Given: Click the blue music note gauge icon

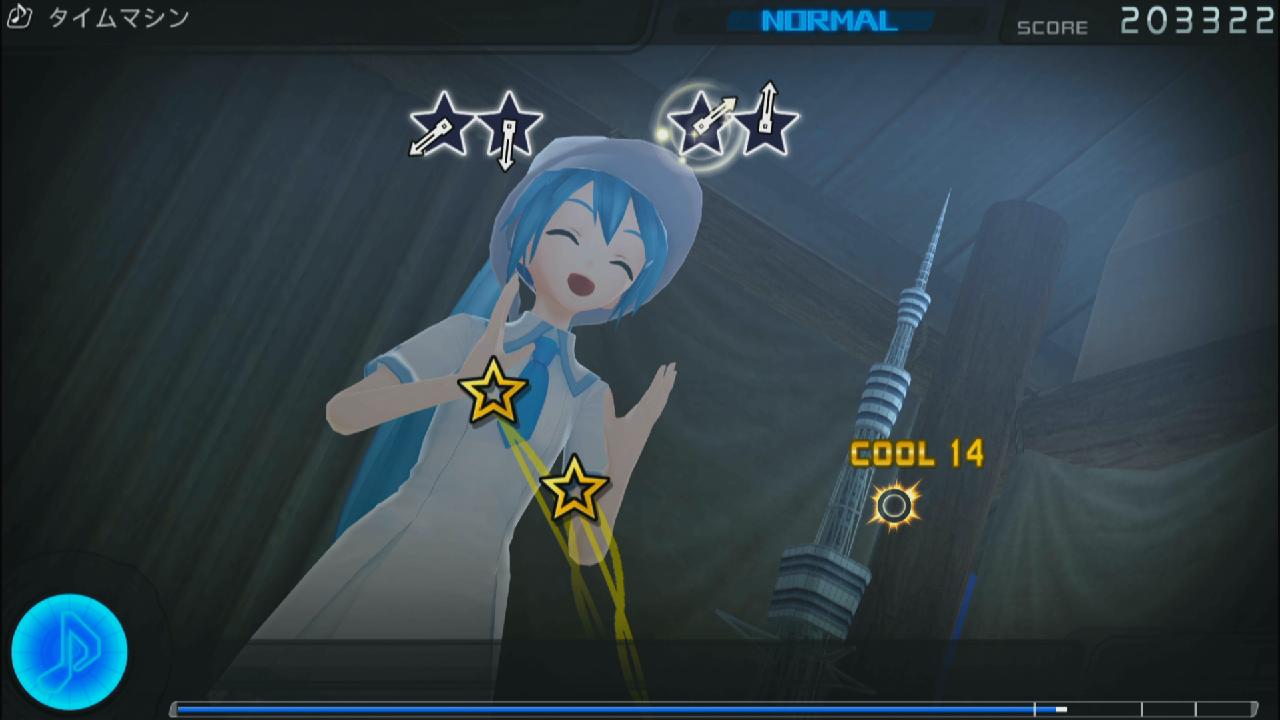Looking at the screenshot, I should click(x=69, y=652).
